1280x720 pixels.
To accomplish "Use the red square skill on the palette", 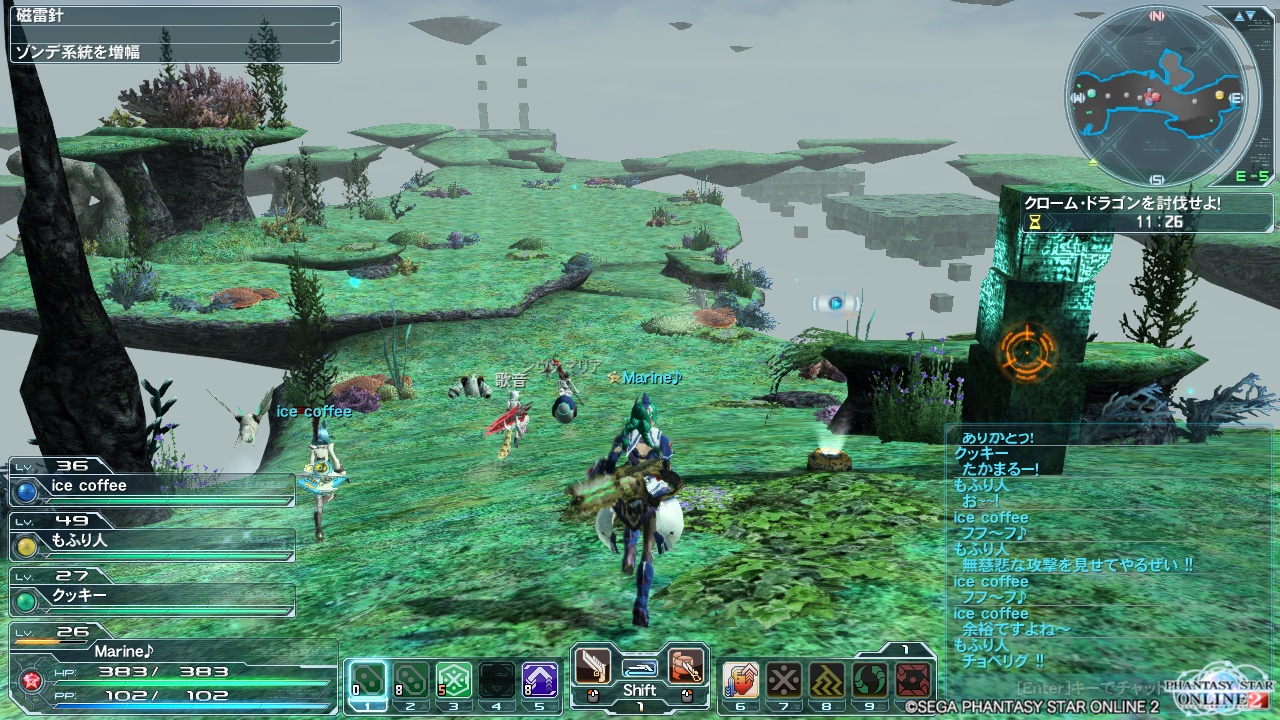I will tap(913, 682).
